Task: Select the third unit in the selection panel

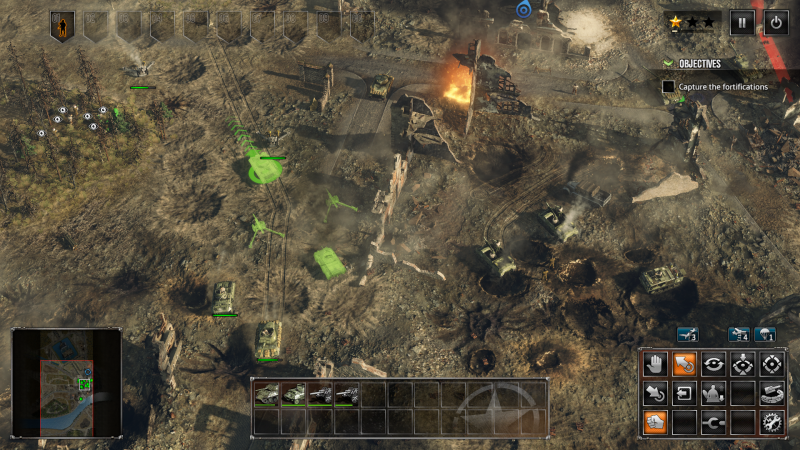Action: coord(321,395)
